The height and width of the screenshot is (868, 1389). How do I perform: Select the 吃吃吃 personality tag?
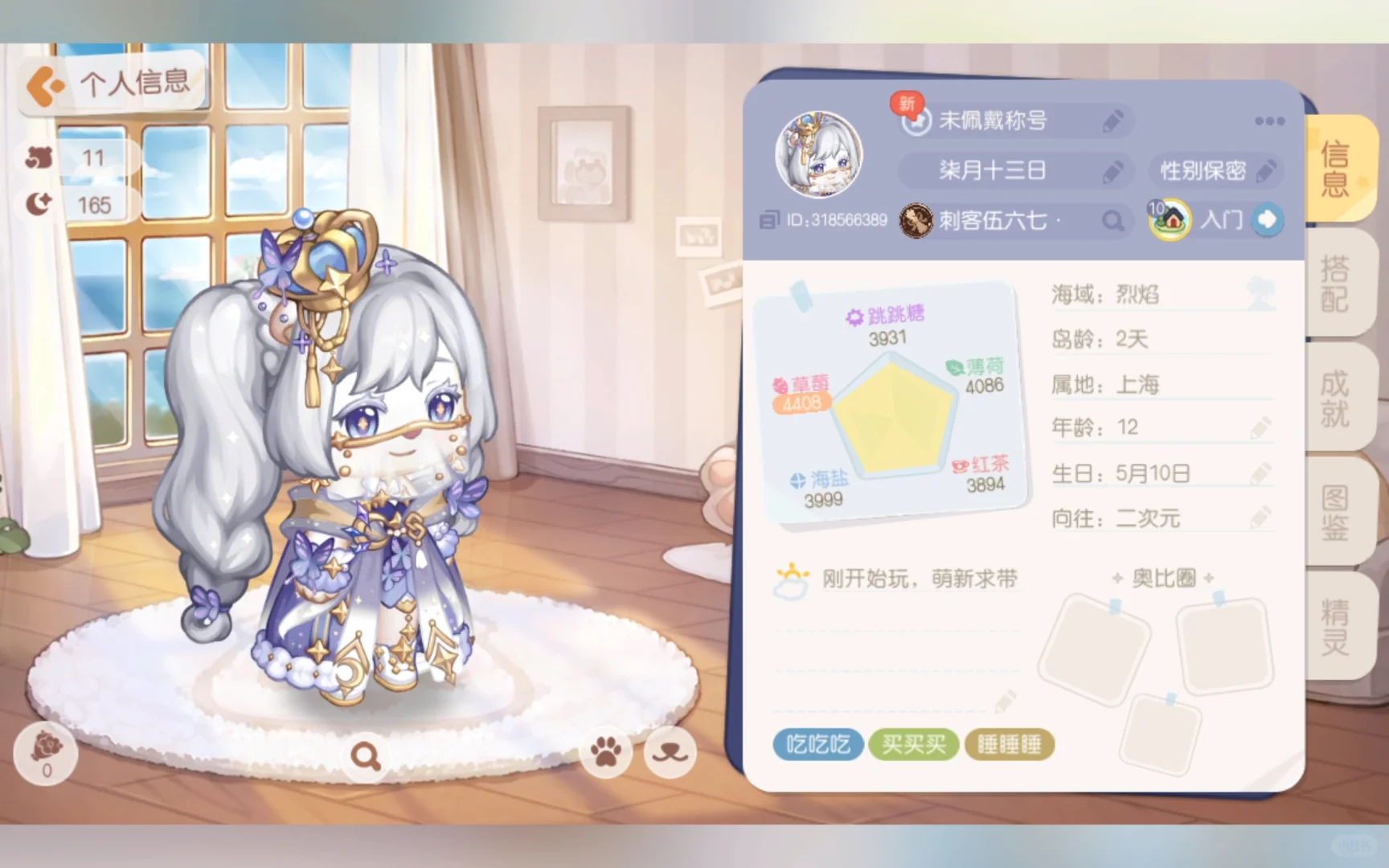click(x=817, y=744)
